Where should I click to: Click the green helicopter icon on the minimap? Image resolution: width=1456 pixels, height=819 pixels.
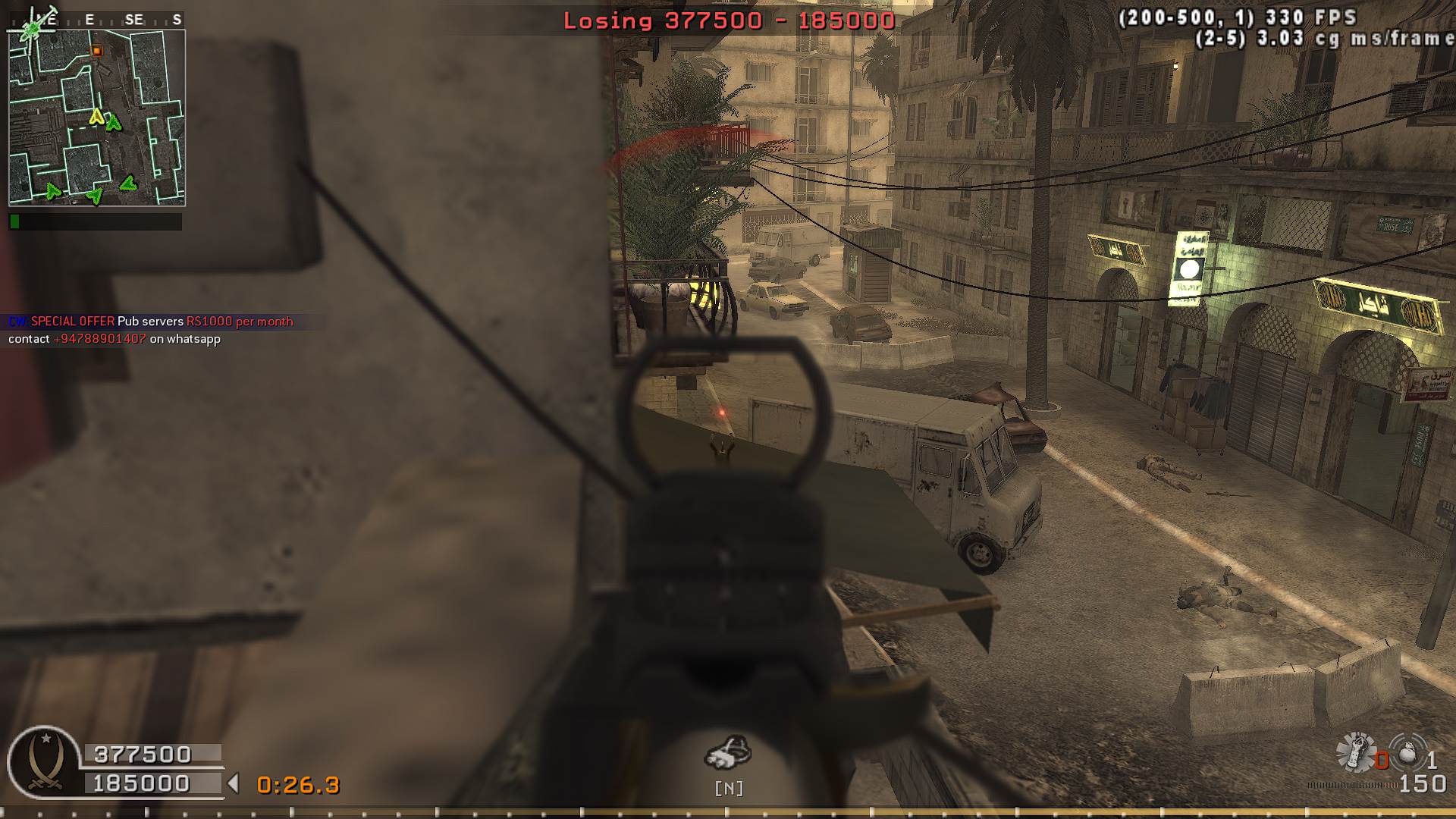pyautogui.click(x=31, y=30)
